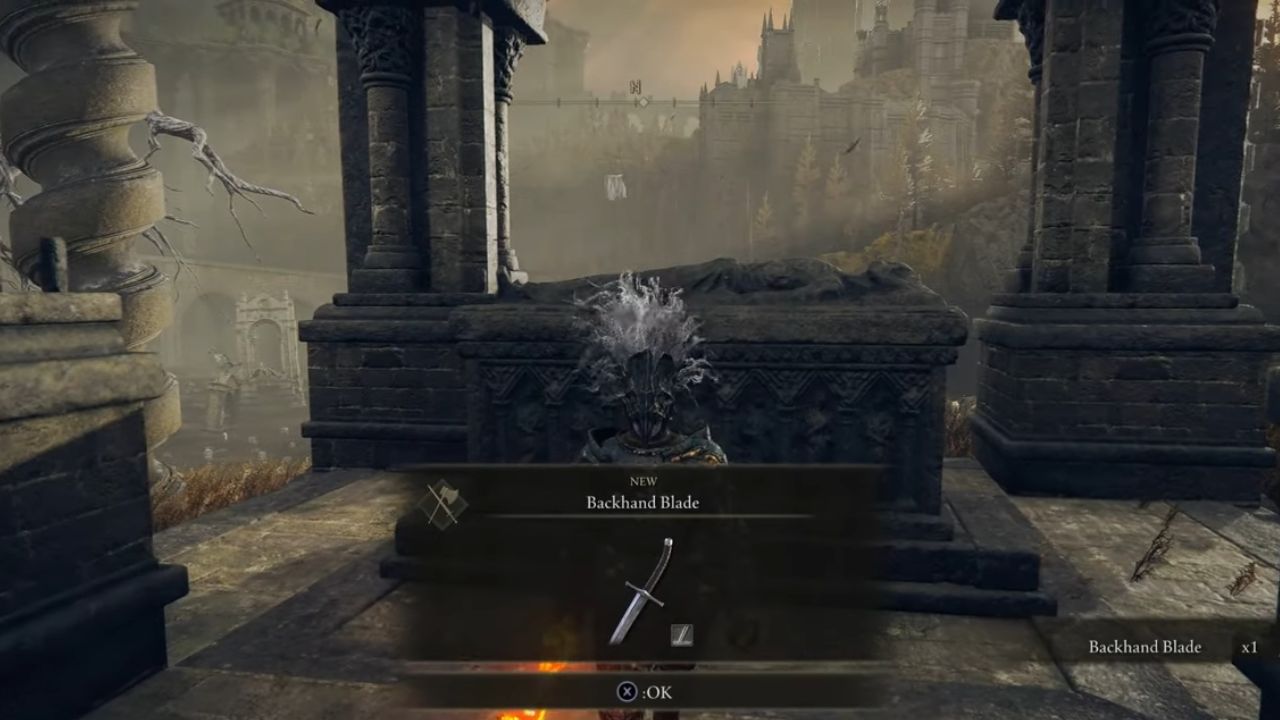This screenshot has height=720, width=1280.
Task: Click the diamond waypoint marker on the compass
Action: click(x=645, y=101)
